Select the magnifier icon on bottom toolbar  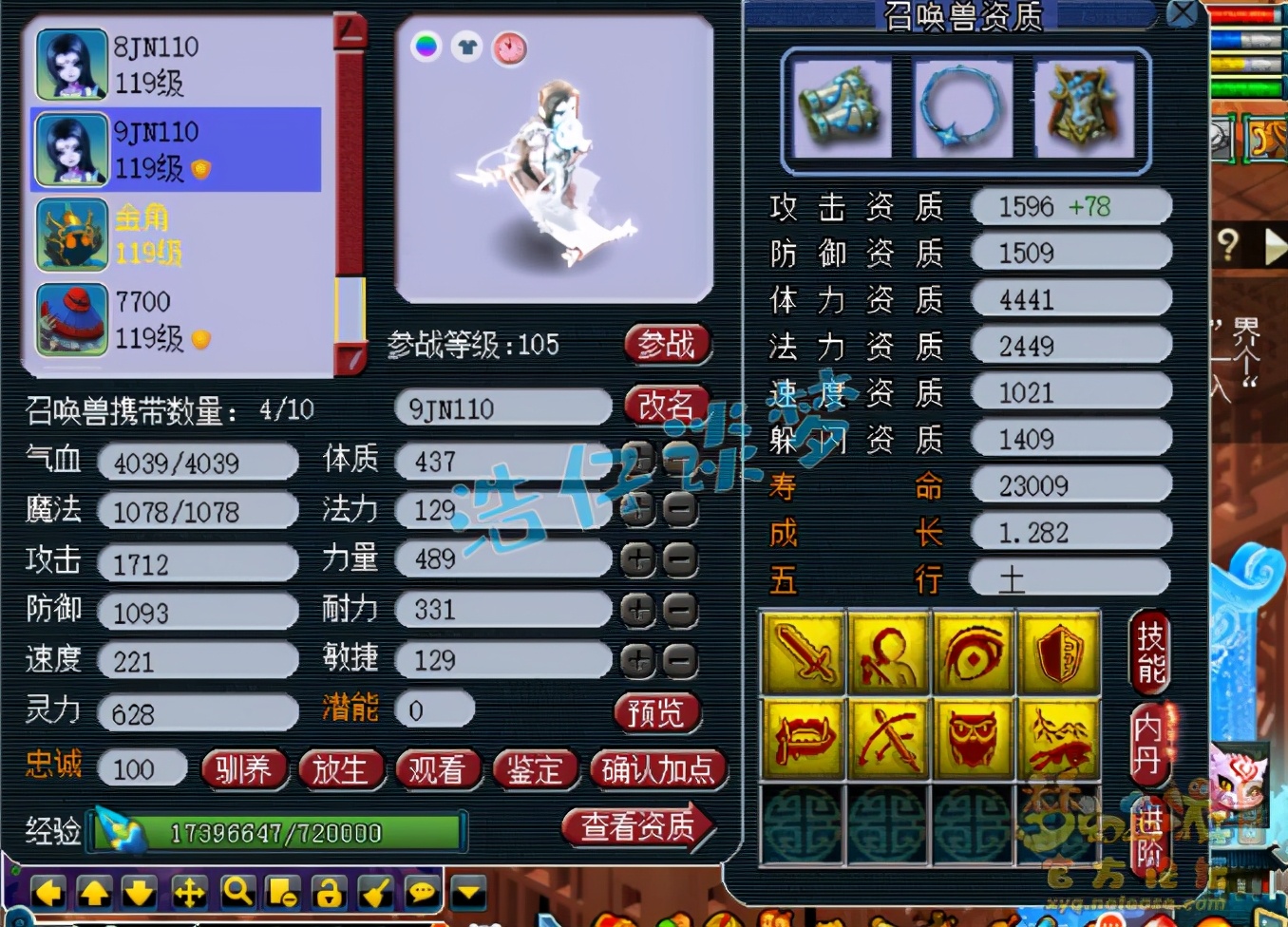click(237, 894)
